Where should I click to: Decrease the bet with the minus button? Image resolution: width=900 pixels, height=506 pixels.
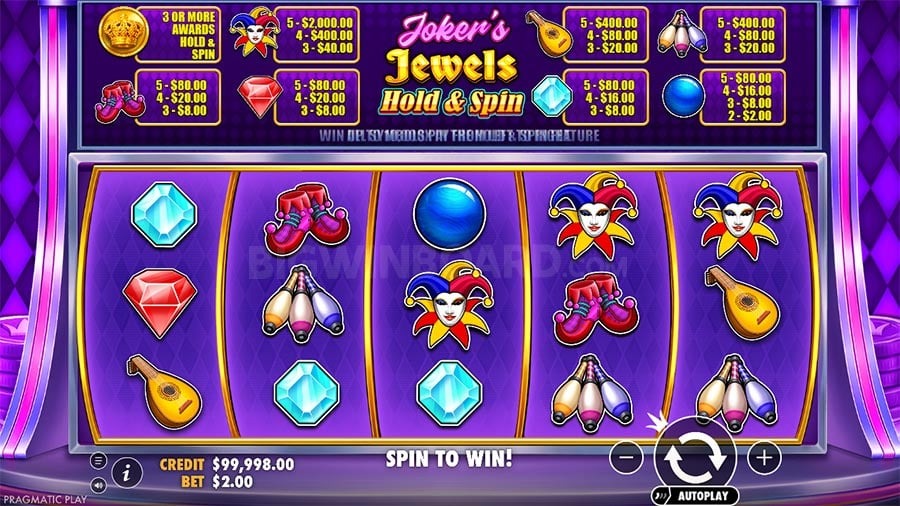pyautogui.click(x=626, y=459)
